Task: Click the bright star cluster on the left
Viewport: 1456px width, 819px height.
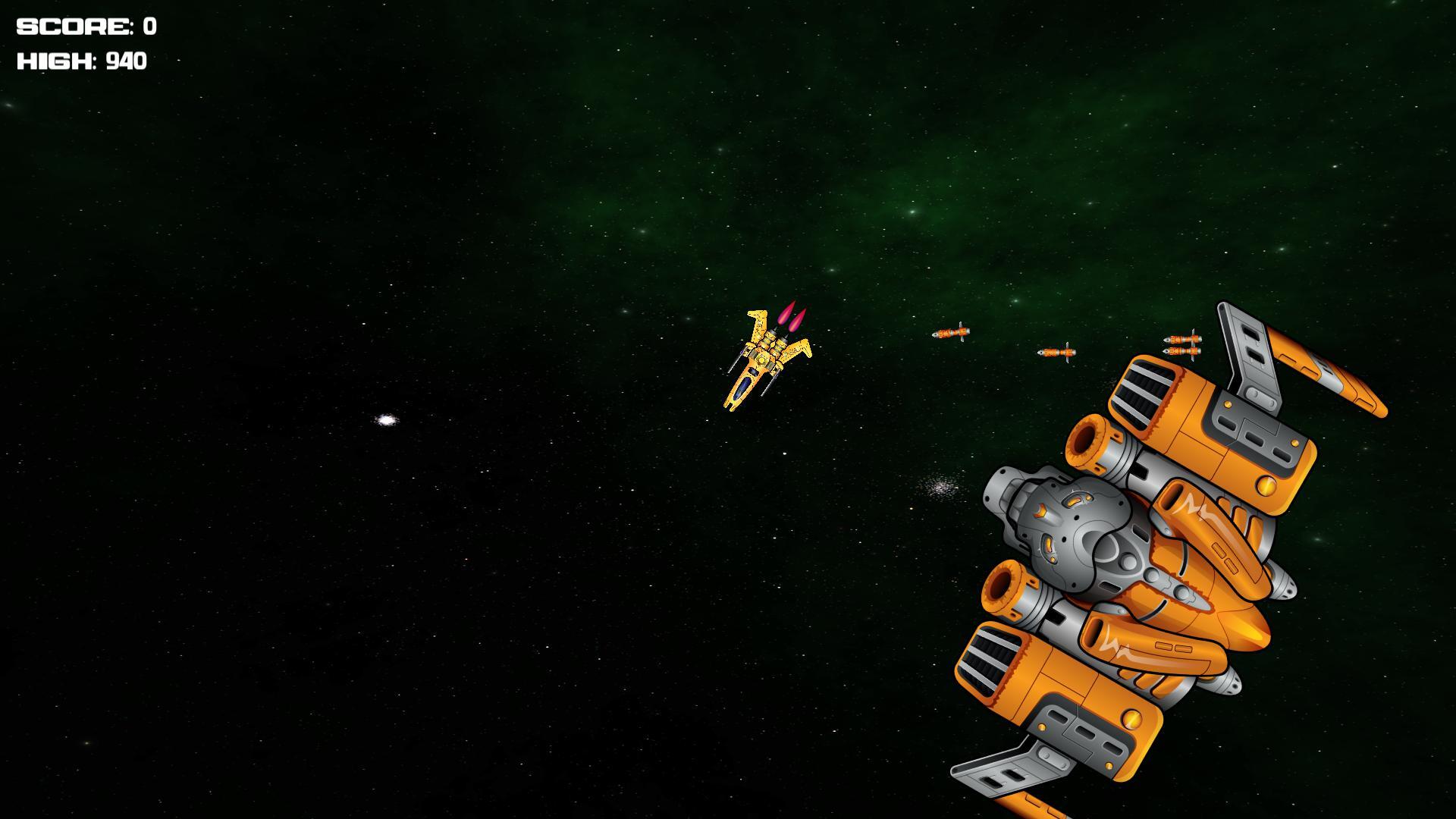Action: pyautogui.click(x=388, y=419)
